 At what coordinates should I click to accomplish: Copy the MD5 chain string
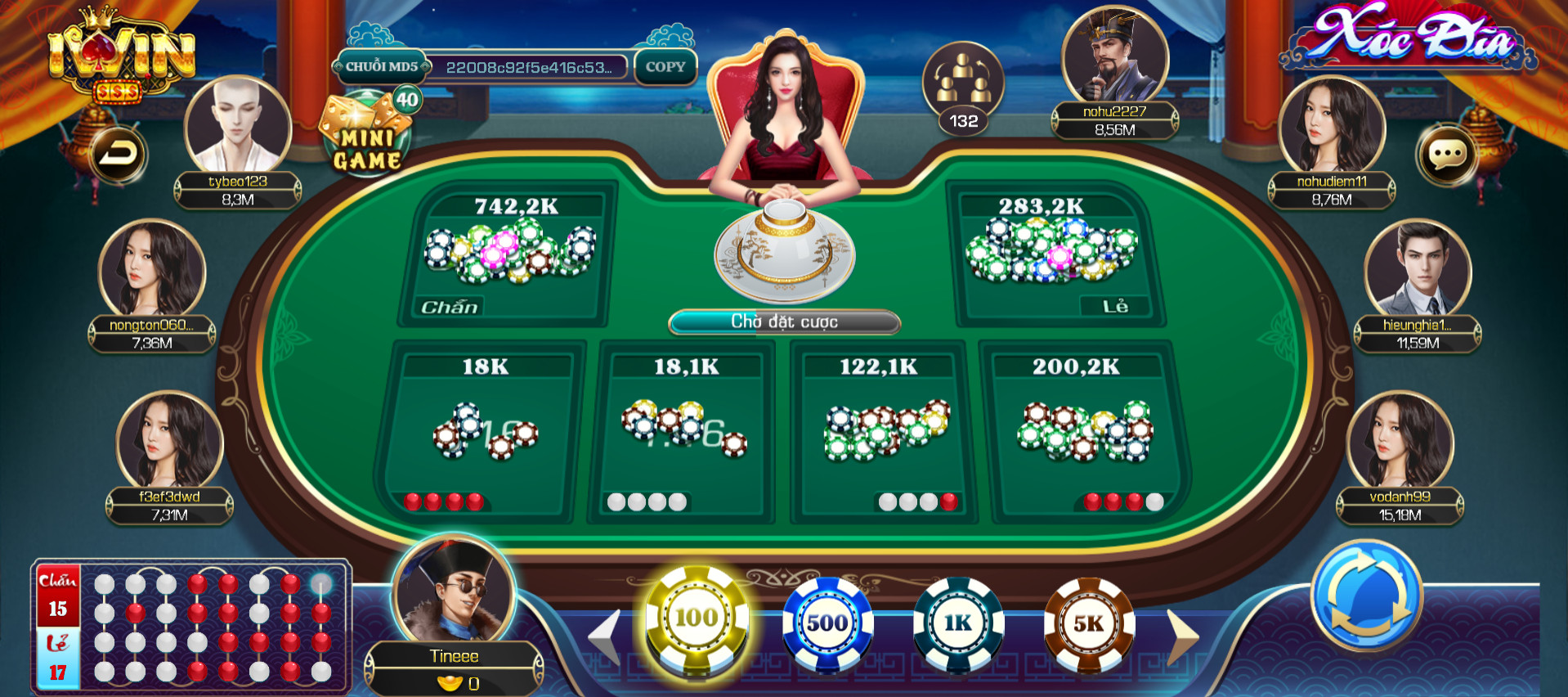point(665,67)
